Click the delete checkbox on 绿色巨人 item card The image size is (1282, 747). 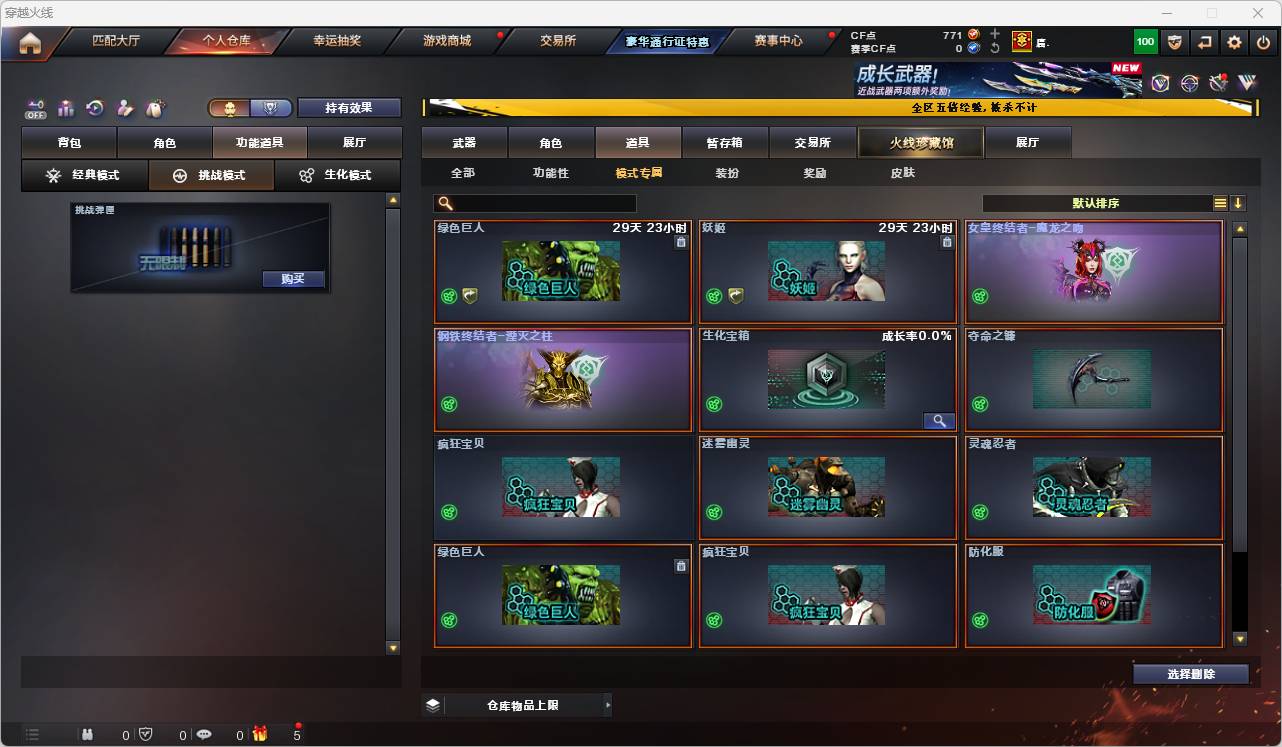tap(681, 241)
